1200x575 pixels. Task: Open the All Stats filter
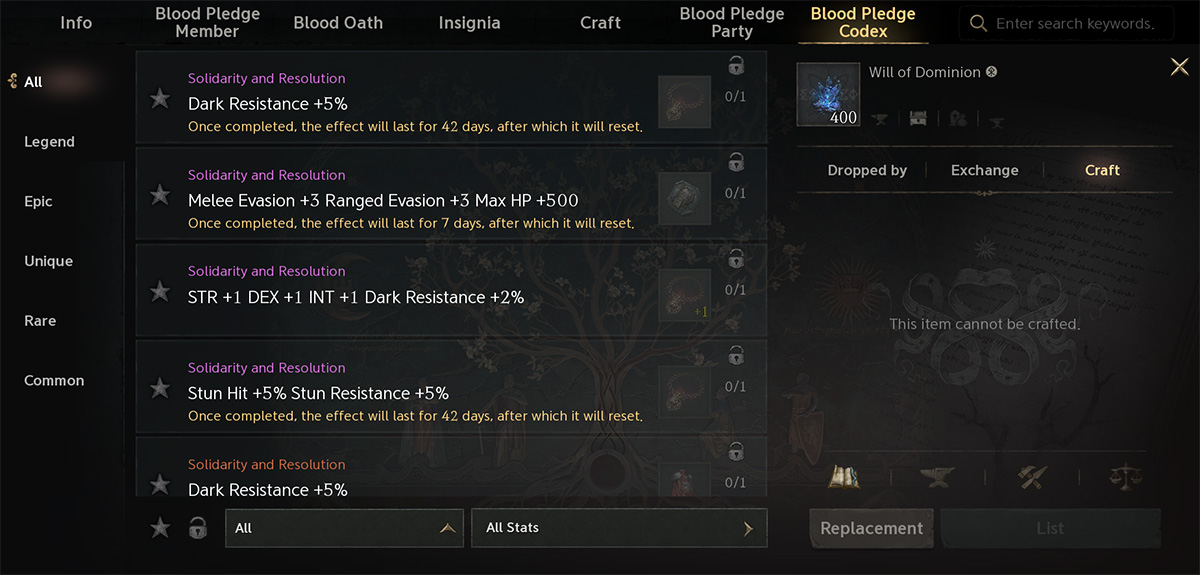tap(619, 528)
